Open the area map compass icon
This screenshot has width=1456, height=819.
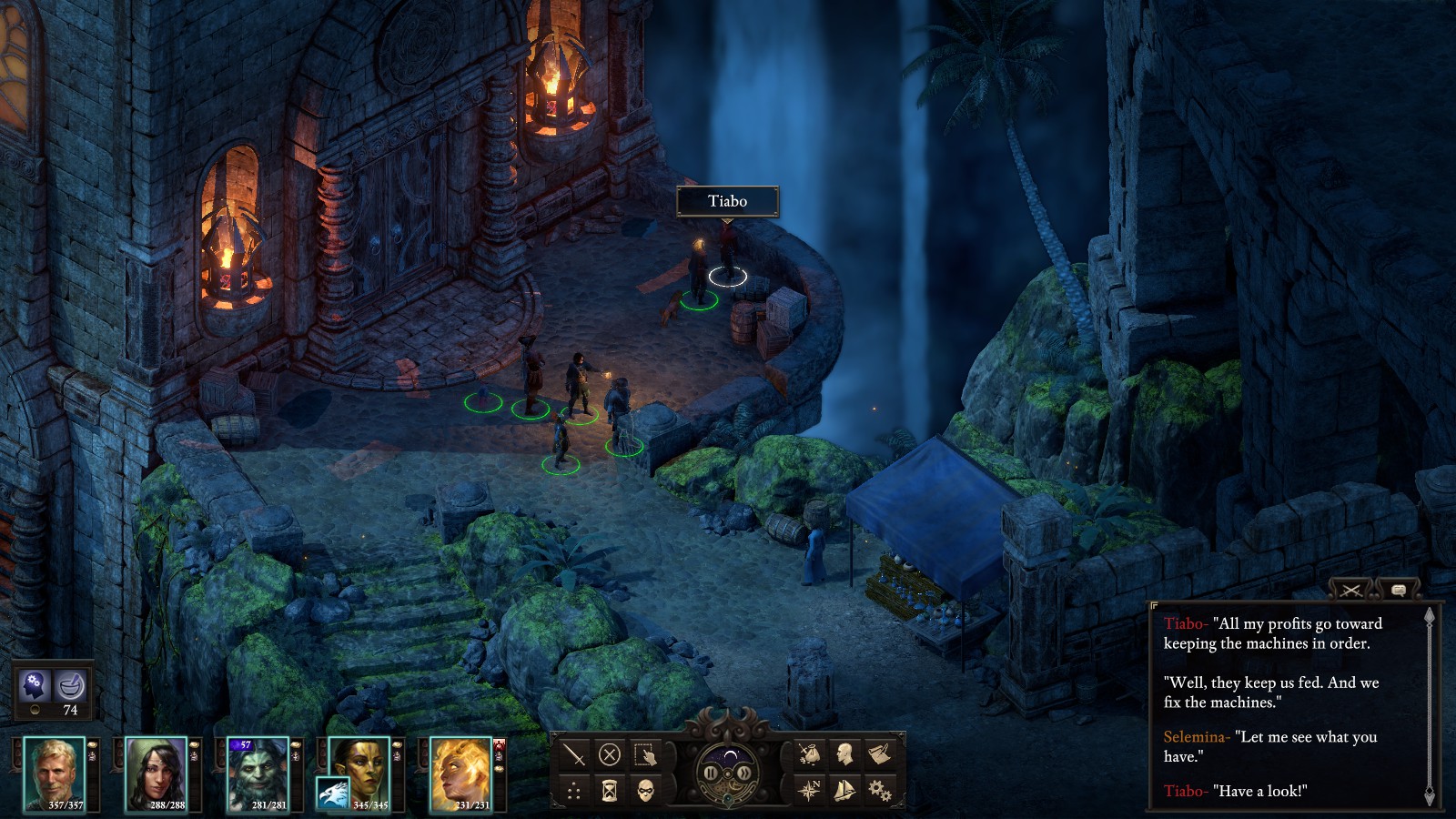click(x=809, y=790)
